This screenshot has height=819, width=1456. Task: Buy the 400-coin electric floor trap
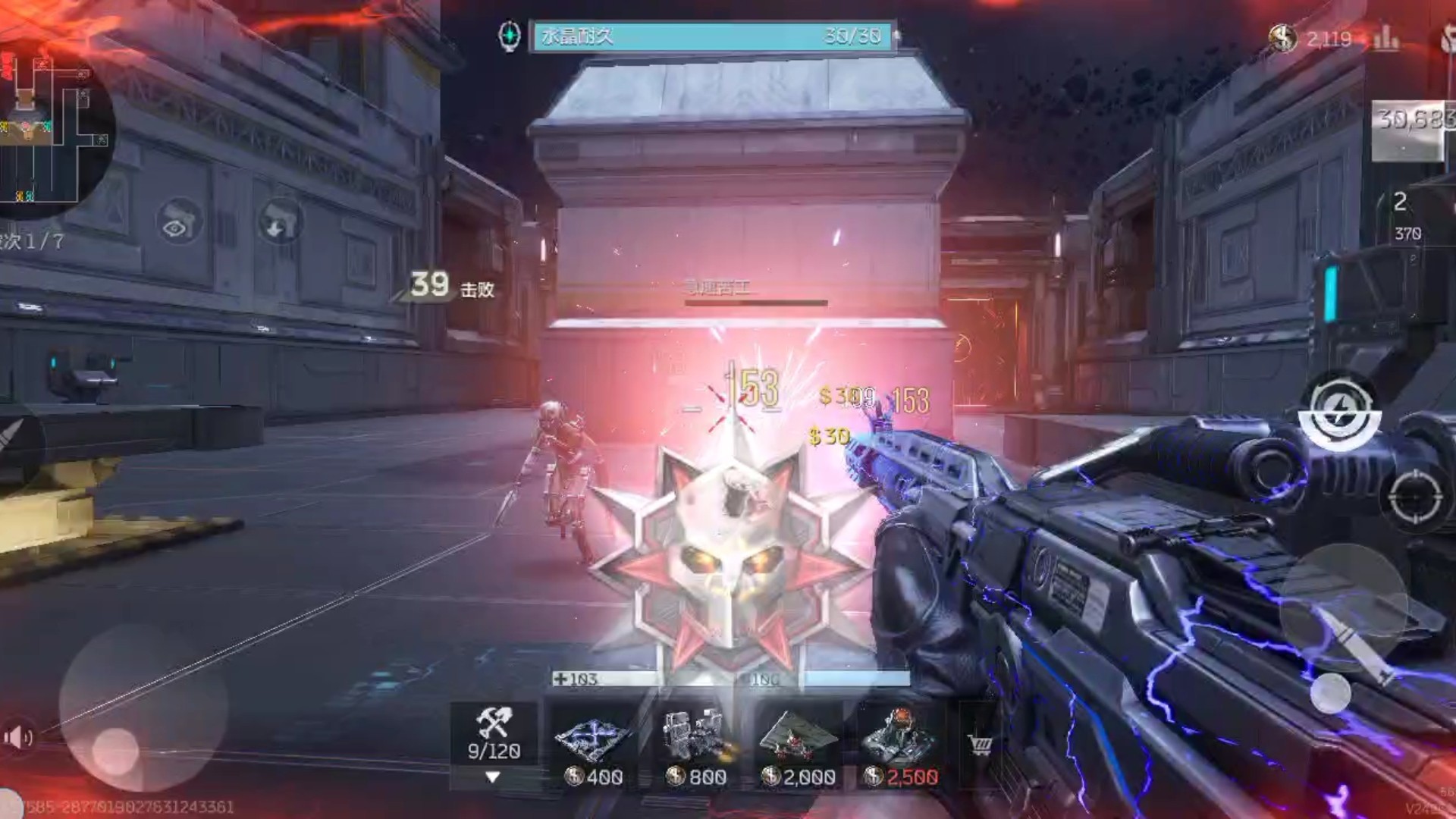point(593,747)
